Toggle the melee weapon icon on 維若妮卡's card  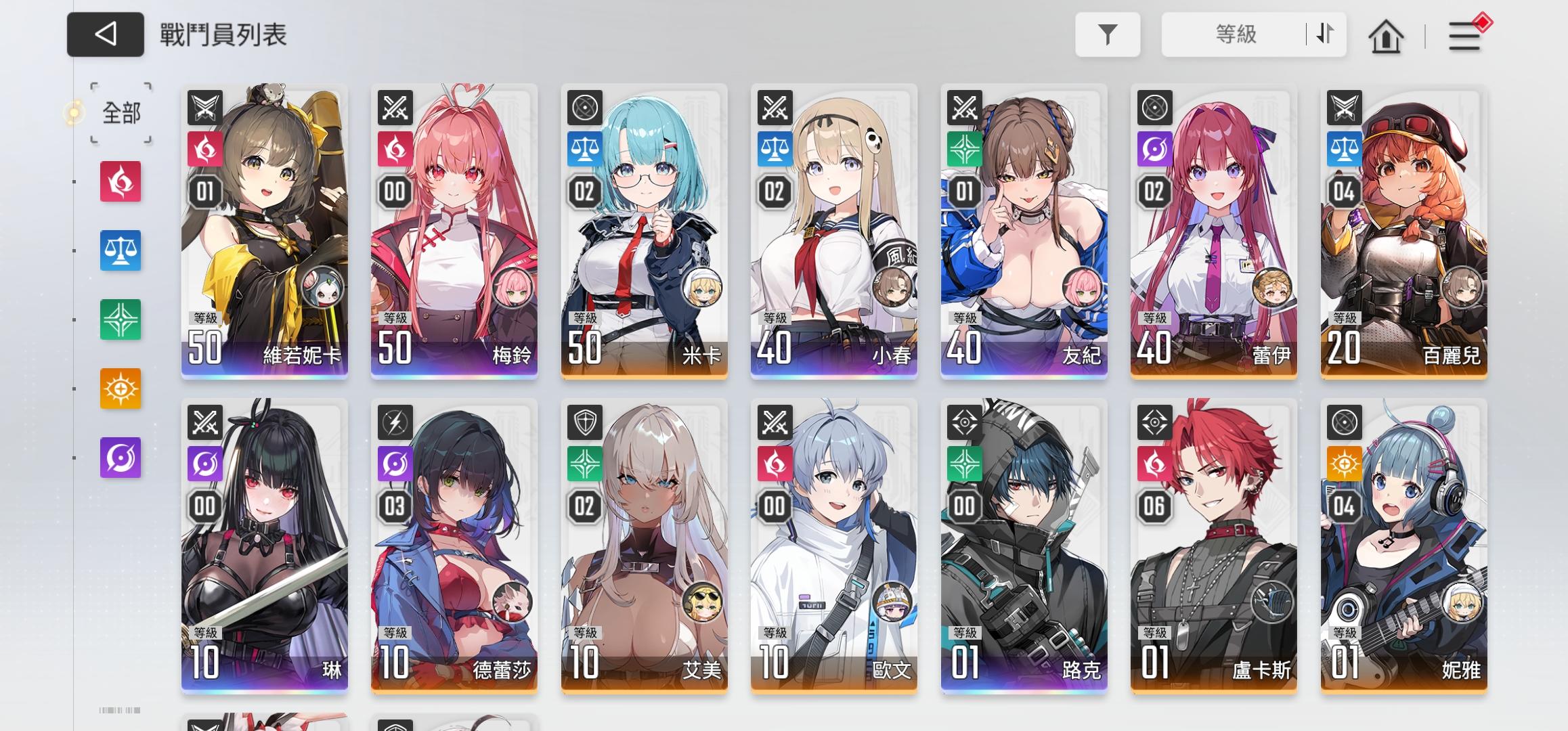[203, 107]
